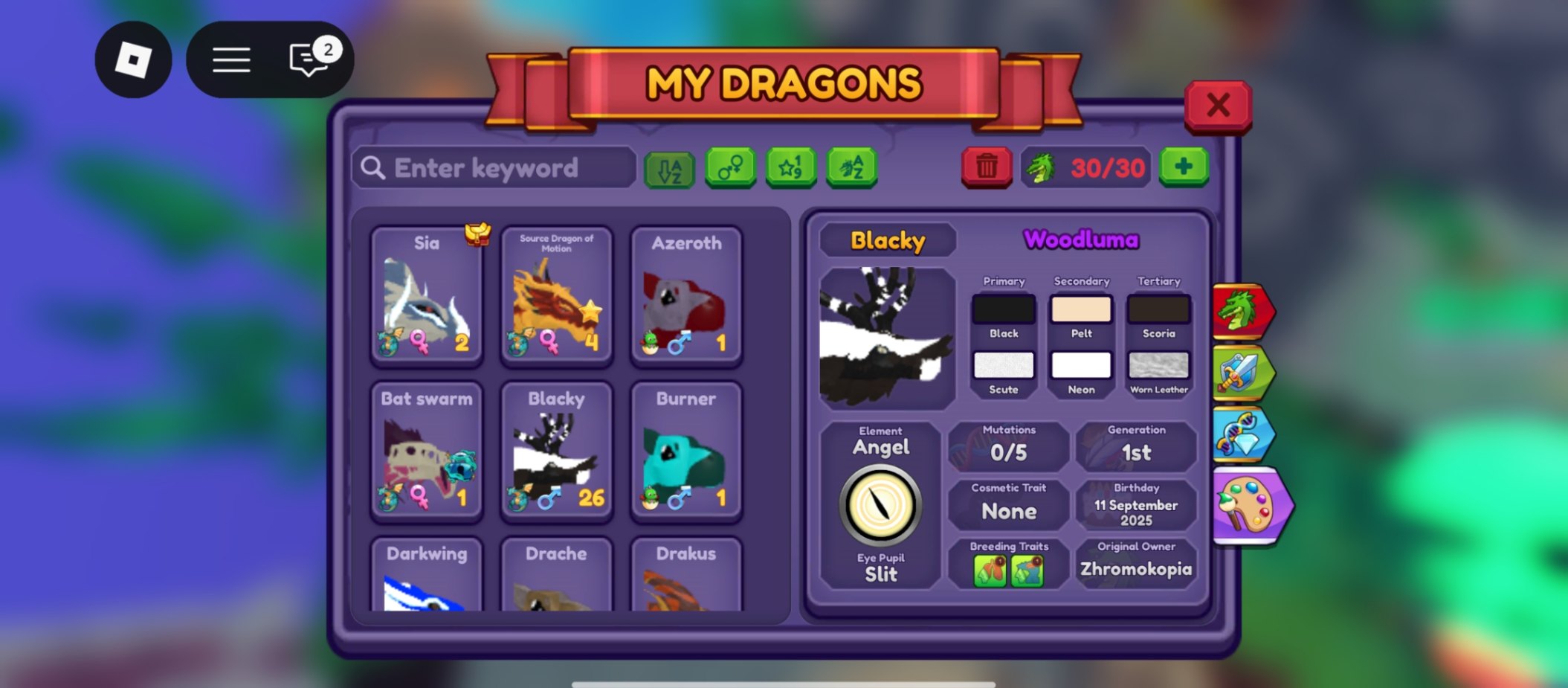The height and width of the screenshot is (688, 1568).
Task: Select the alphabetical sort filter icon
Action: (x=669, y=167)
